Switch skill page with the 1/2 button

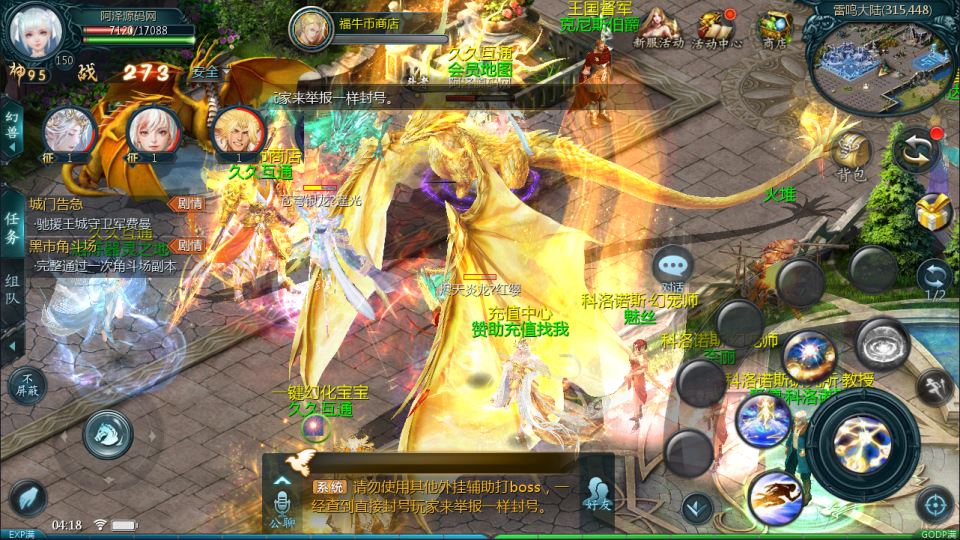coord(934,279)
